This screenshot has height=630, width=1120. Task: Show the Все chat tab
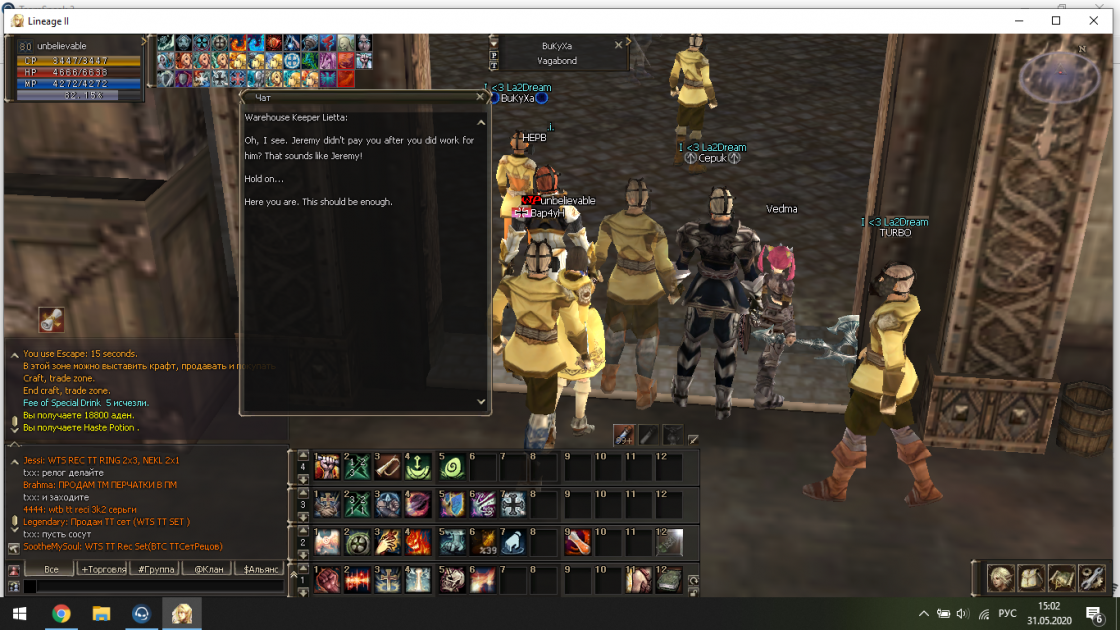click(51, 569)
